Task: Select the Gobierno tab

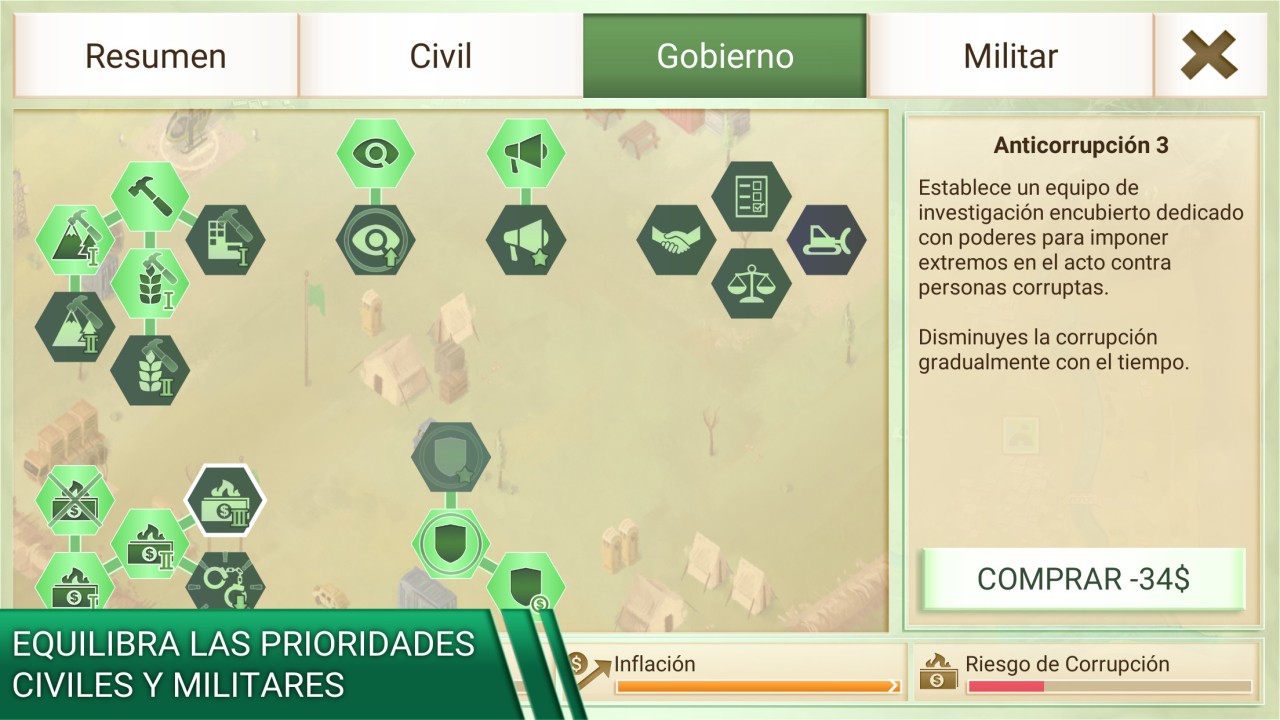Action: click(725, 56)
